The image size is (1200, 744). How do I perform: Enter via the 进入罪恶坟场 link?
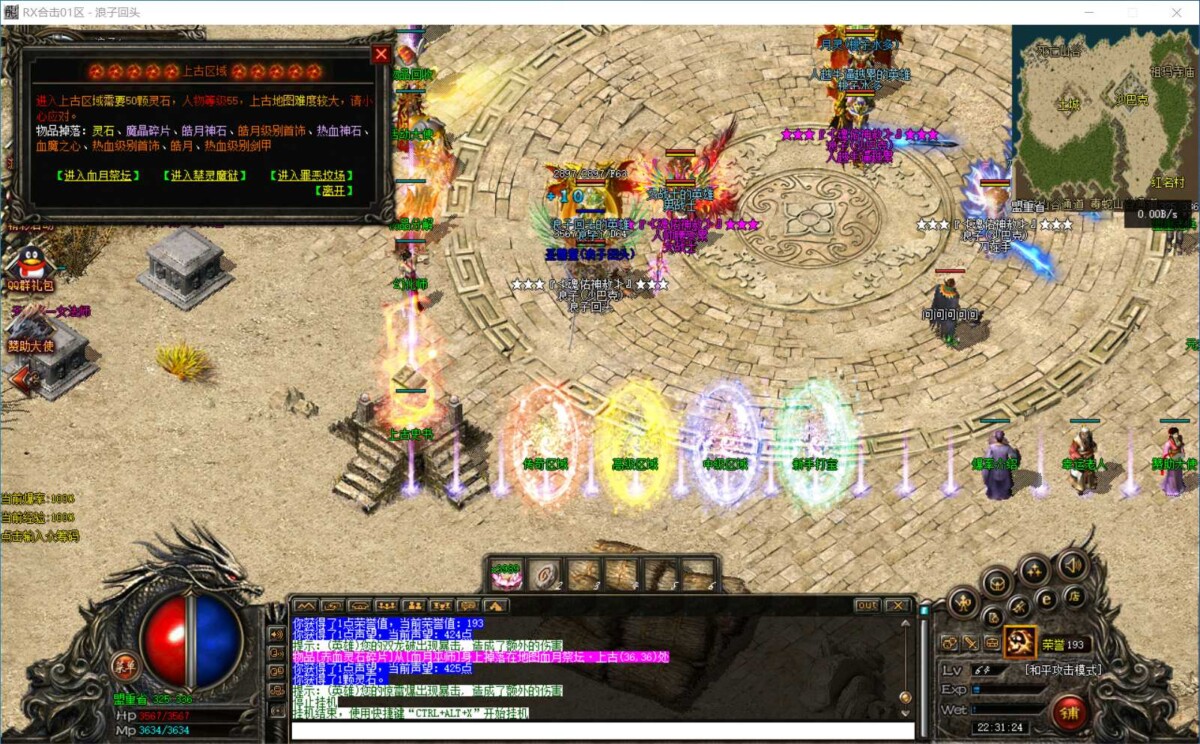[314, 175]
